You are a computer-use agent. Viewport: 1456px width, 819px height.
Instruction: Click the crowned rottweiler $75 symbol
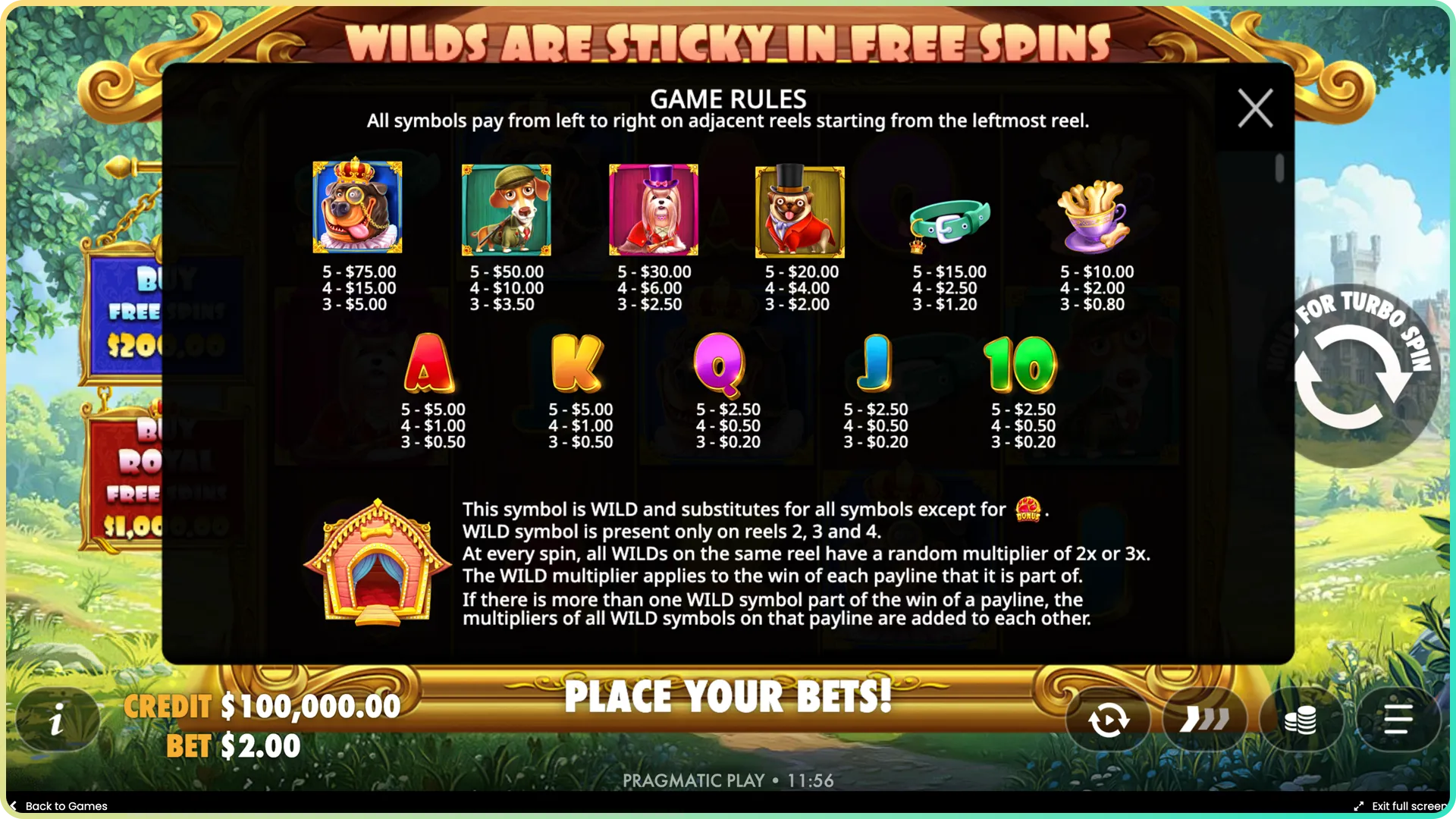(x=358, y=207)
